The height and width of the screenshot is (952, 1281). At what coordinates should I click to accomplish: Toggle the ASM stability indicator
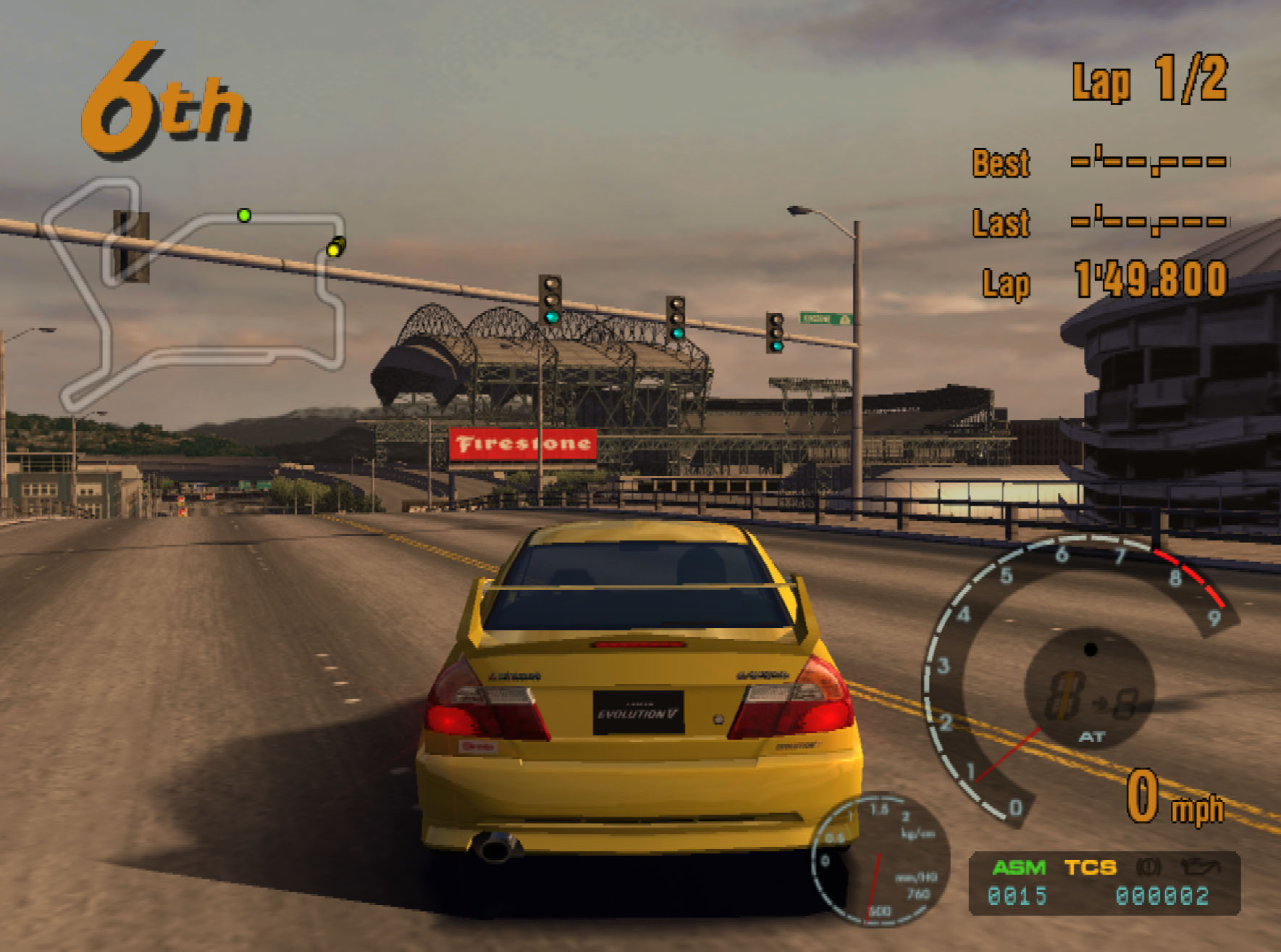pyautogui.click(x=1019, y=868)
